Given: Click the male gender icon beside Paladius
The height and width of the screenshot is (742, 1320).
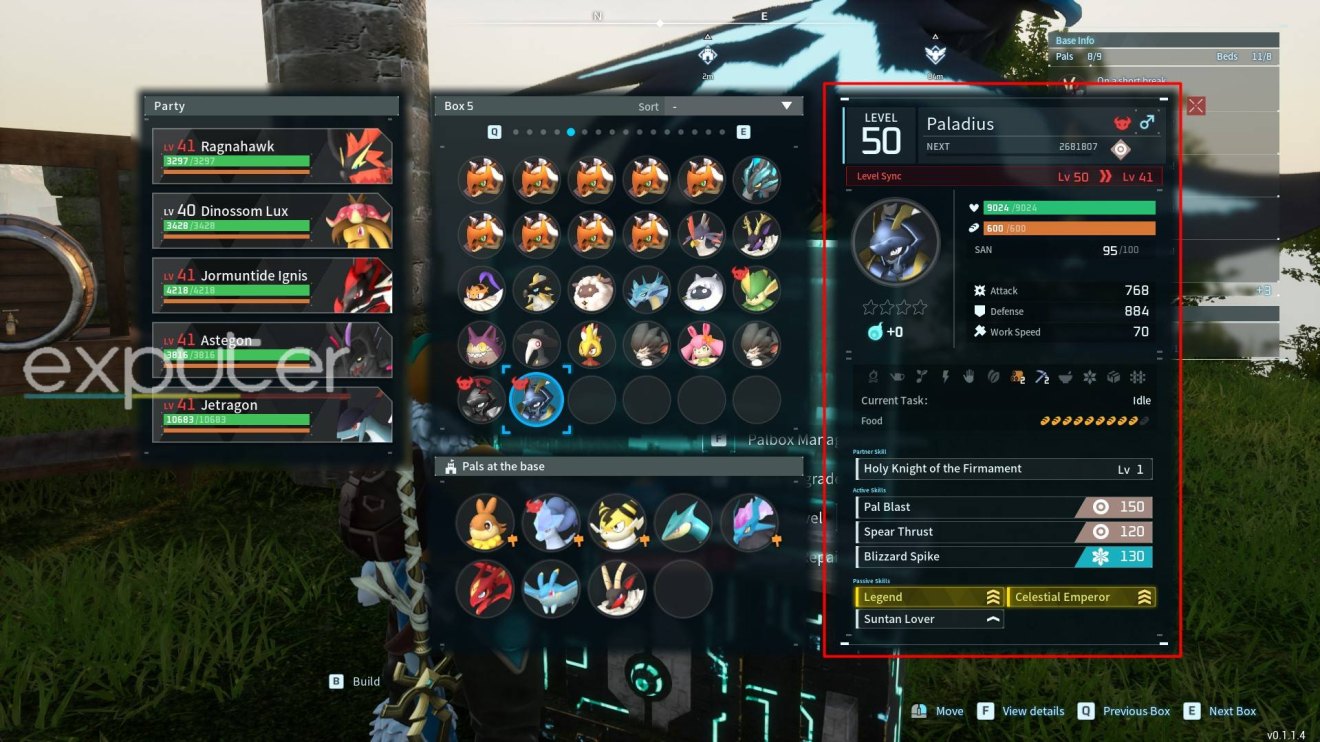Looking at the screenshot, I should 1146,122.
